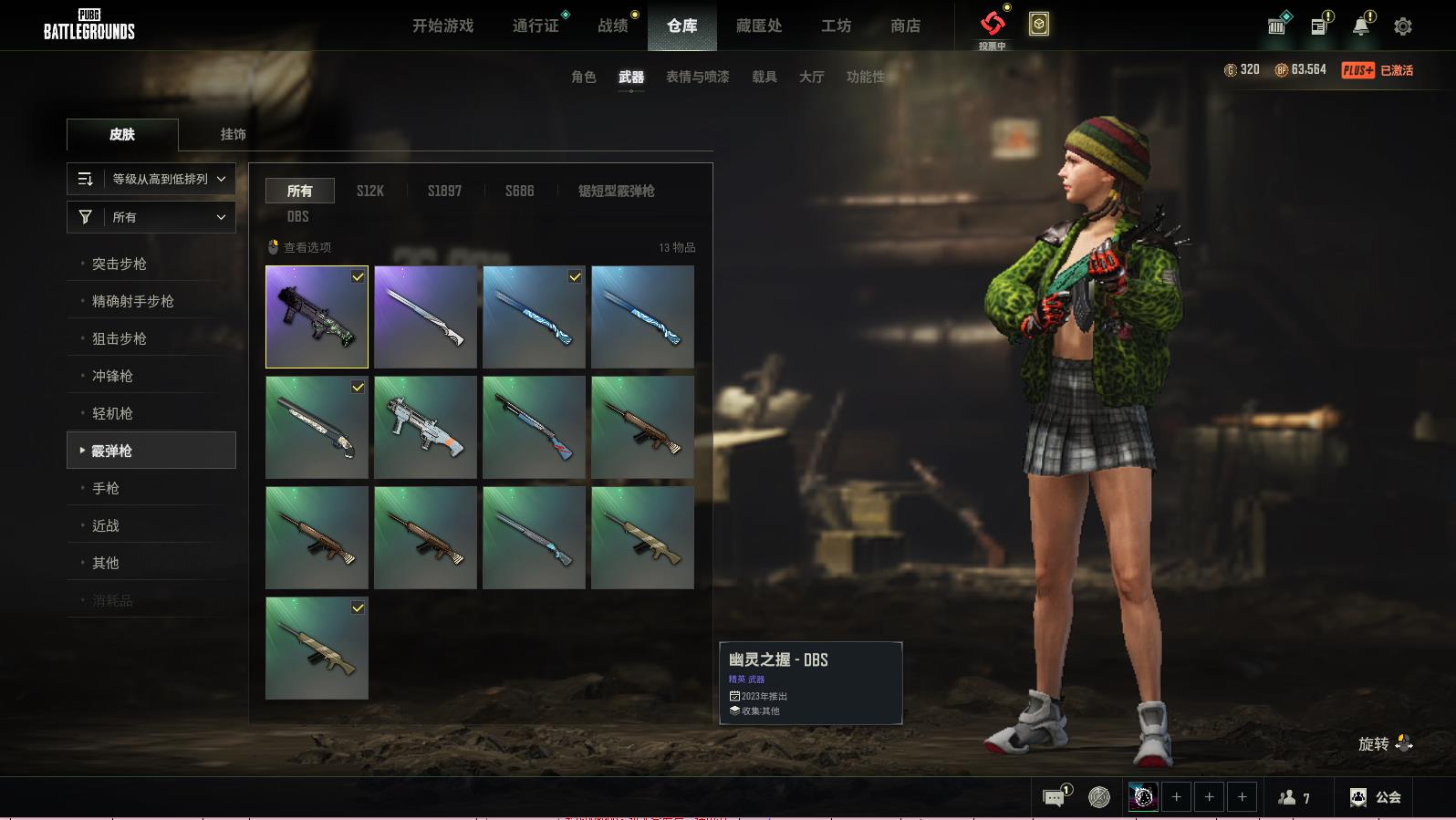
Task: Choose the 突击步枪 weapon category
Action: tap(120, 264)
